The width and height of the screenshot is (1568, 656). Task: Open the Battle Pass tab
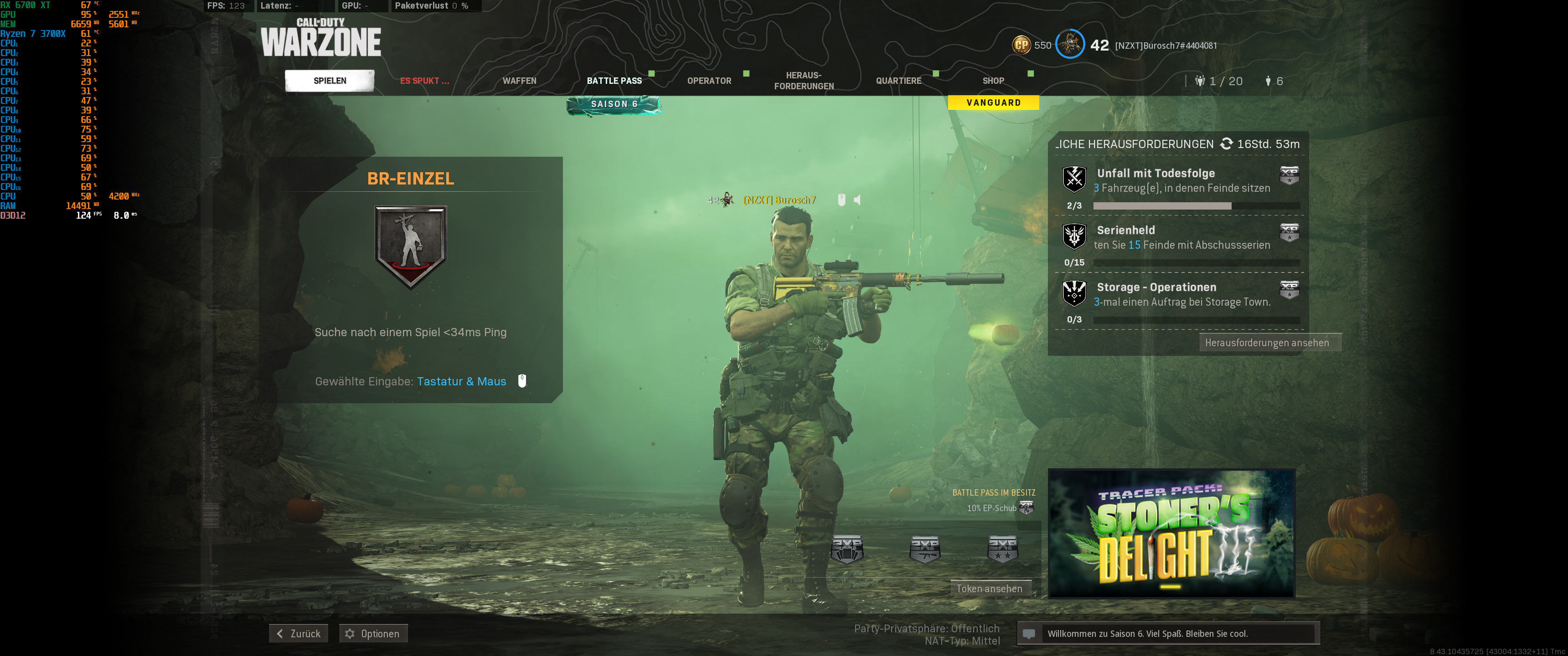(x=614, y=80)
